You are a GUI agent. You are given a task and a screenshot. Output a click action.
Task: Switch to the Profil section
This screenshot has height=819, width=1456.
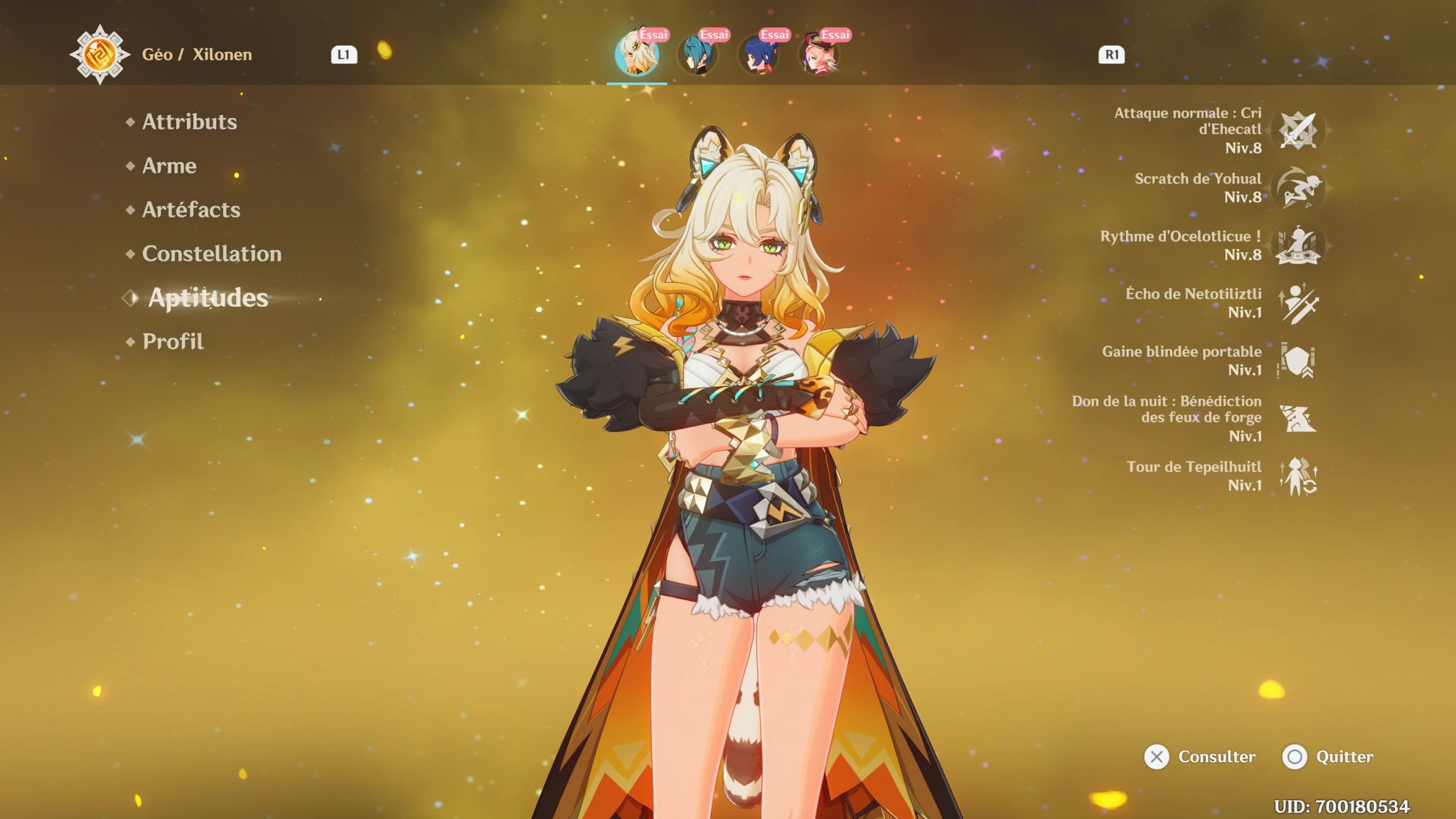click(x=172, y=341)
